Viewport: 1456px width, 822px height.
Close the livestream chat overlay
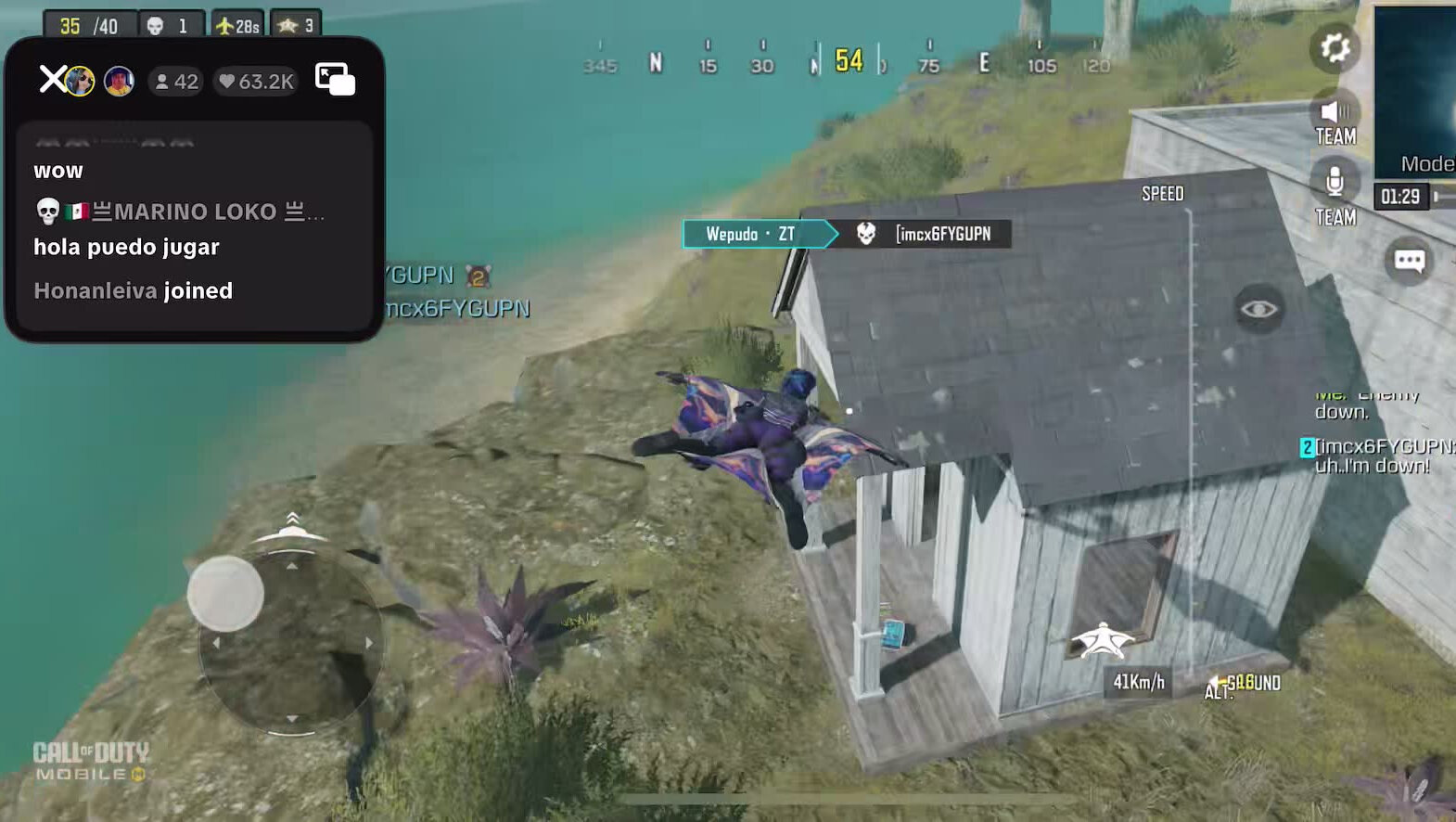(52, 80)
